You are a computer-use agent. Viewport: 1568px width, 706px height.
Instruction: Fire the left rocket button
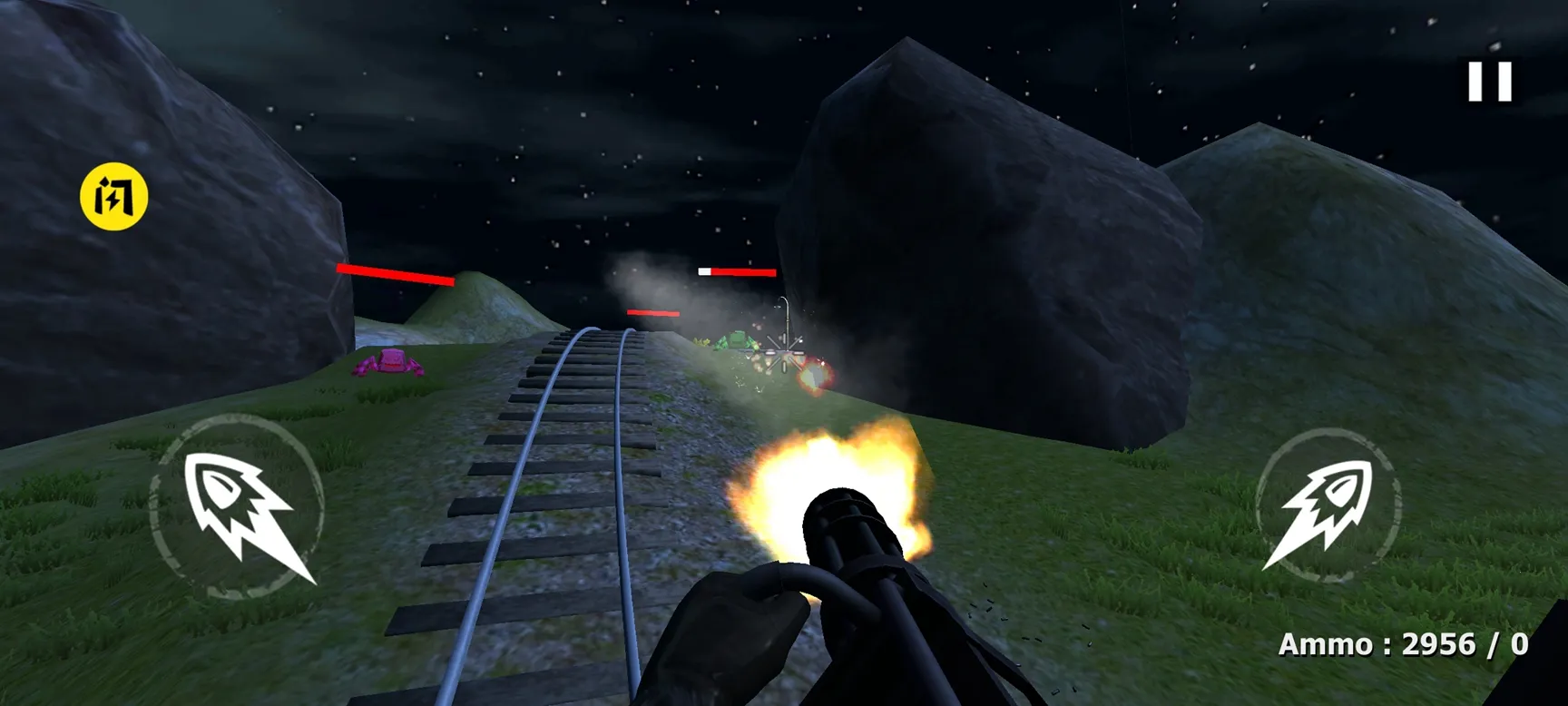(x=238, y=506)
